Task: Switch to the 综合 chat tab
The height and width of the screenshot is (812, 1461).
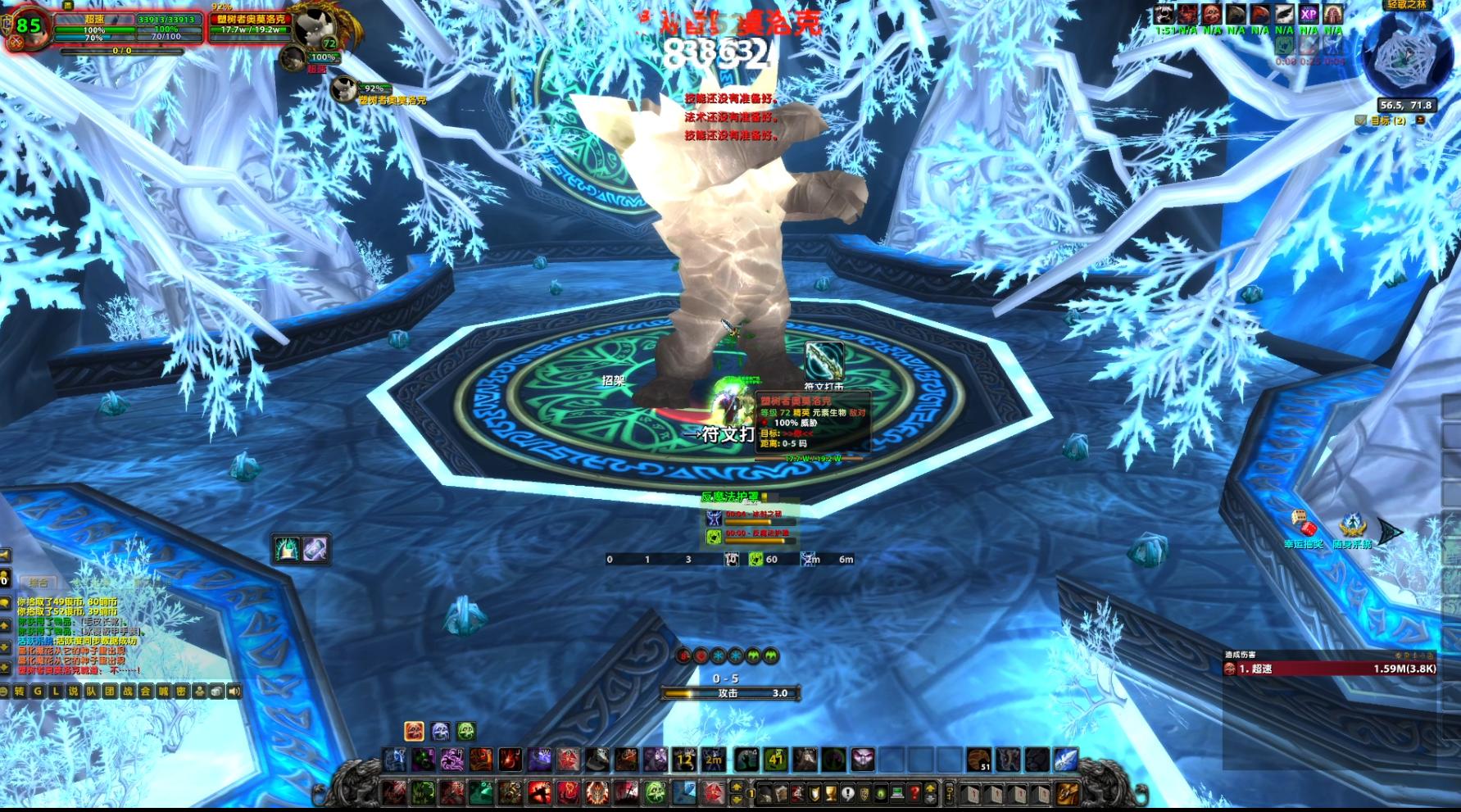Action: [39, 583]
